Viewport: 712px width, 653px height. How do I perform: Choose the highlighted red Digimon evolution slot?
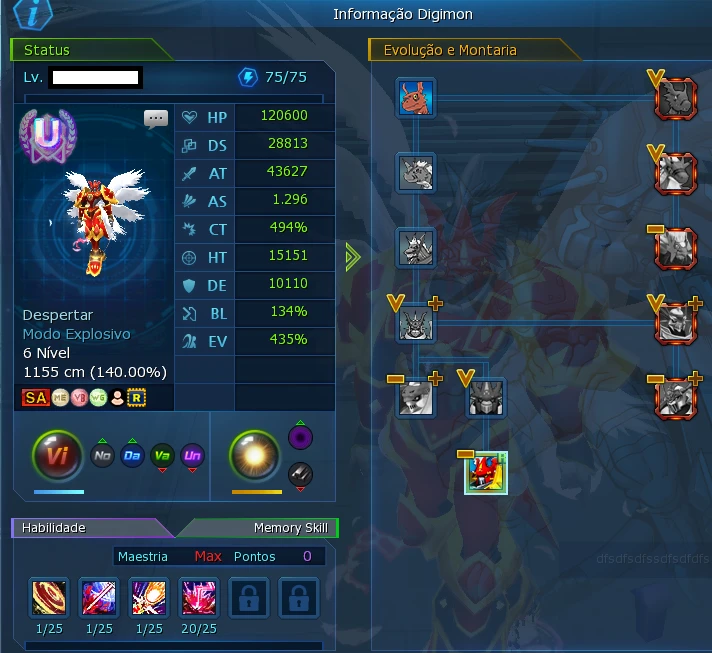[x=486, y=473]
